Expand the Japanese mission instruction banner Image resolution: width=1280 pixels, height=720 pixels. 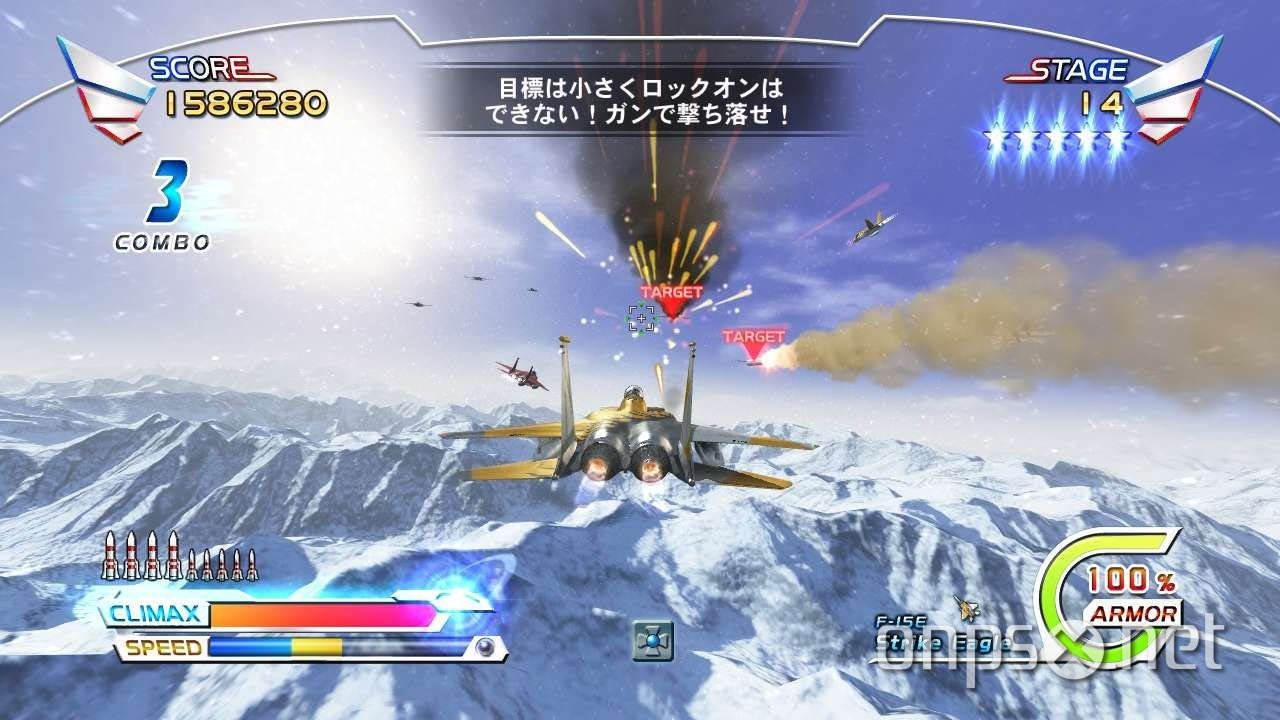coord(640,97)
